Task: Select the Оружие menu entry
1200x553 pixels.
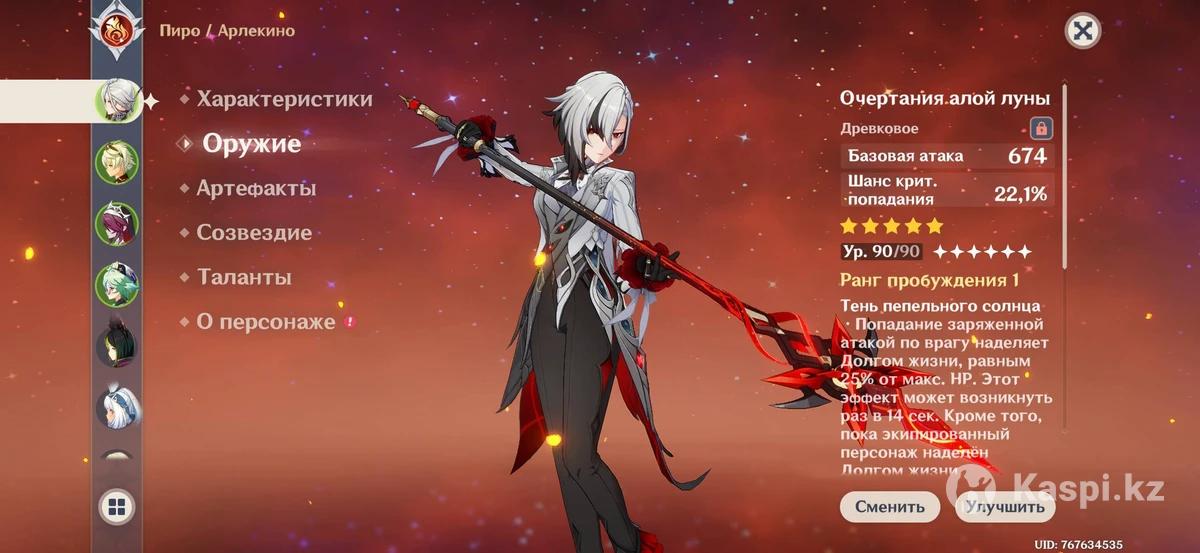Action: click(251, 144)
